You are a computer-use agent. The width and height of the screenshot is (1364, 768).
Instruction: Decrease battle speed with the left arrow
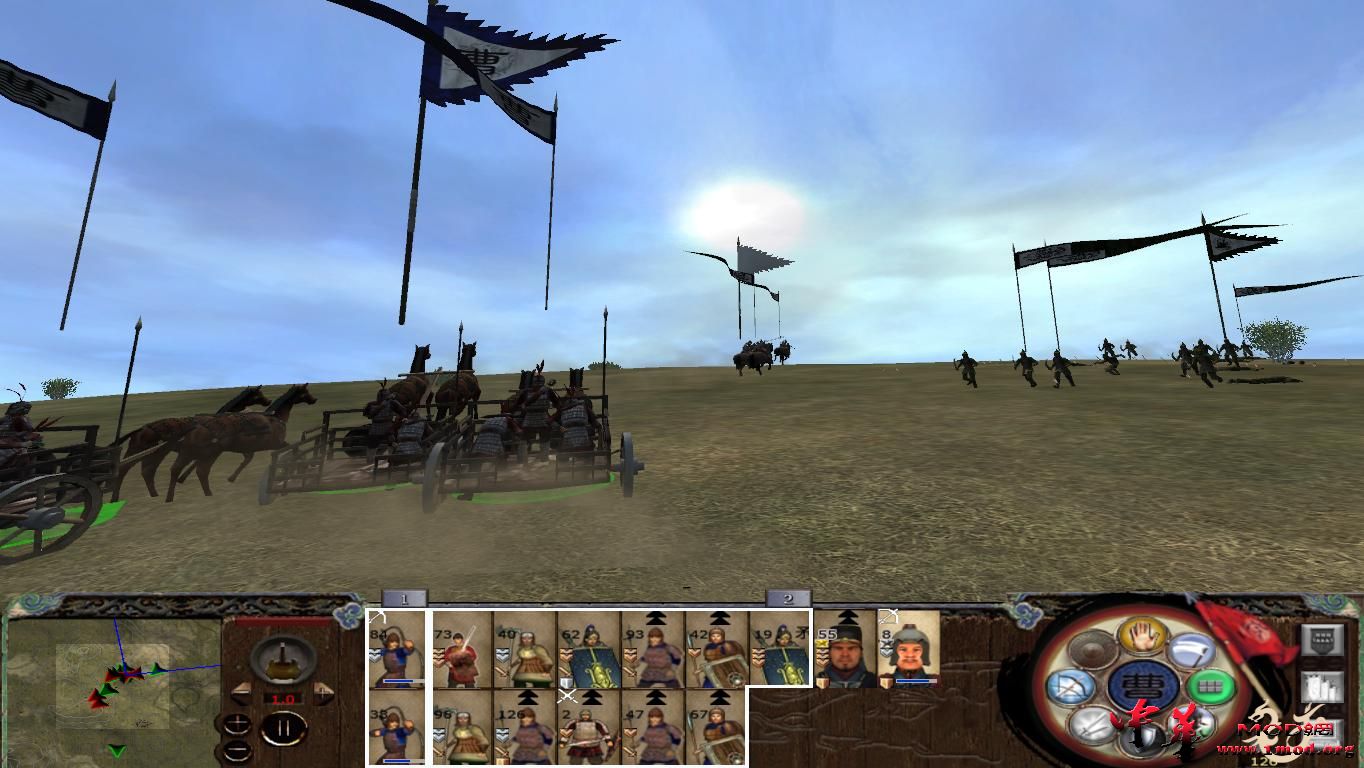tap(241, 691)
